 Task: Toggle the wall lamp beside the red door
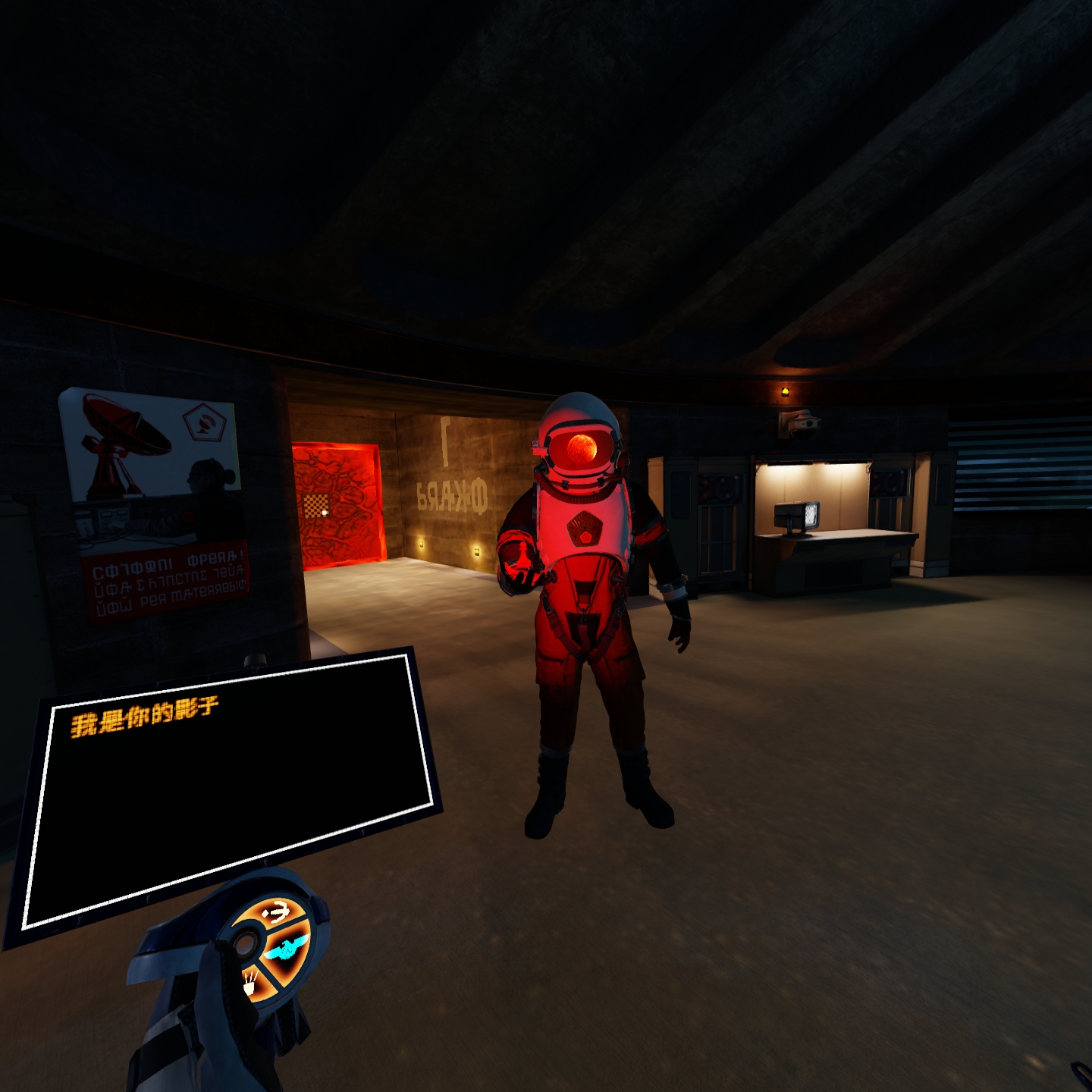point(422,544)
